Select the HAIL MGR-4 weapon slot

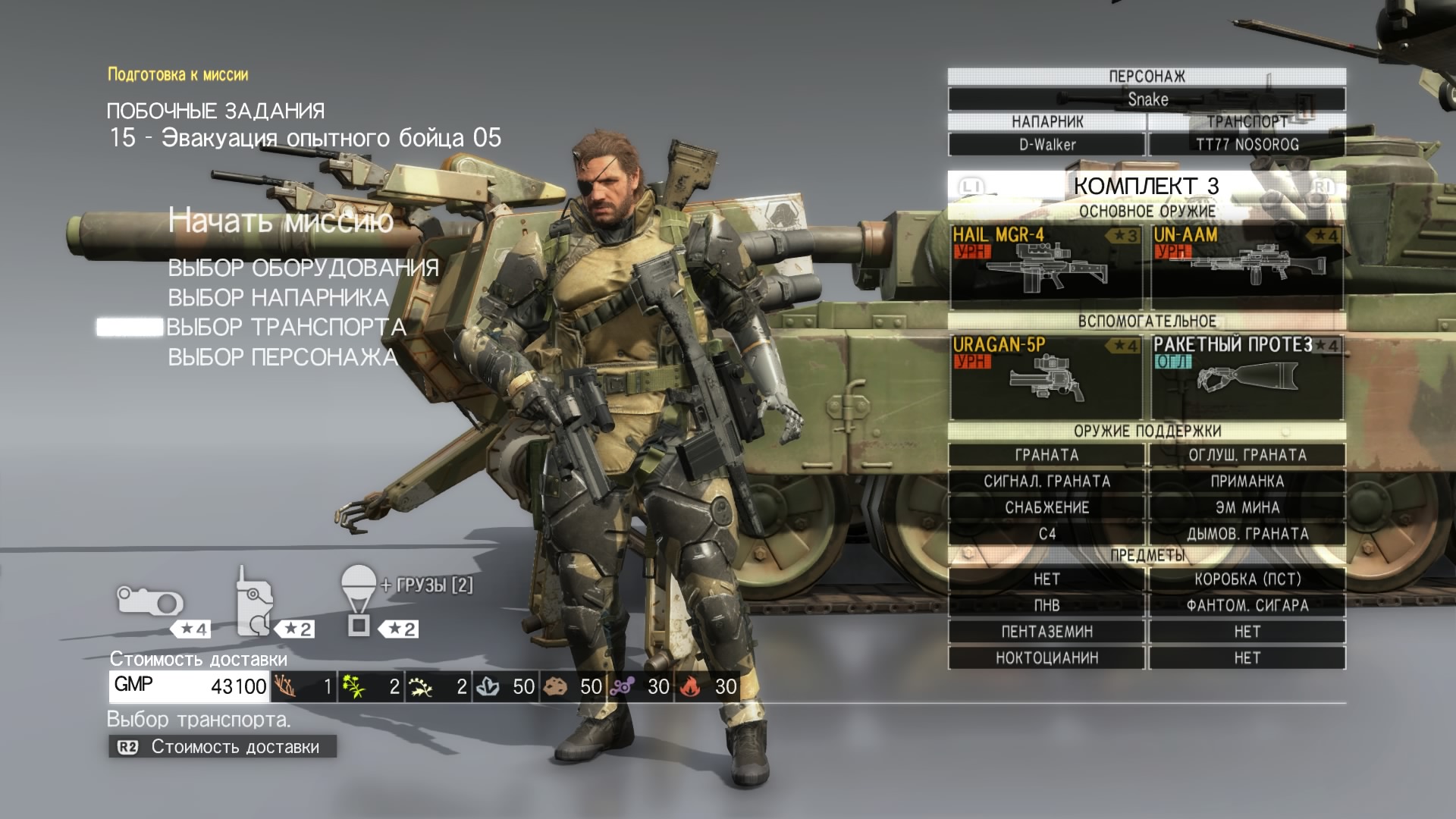pyautogui.click(x=1046, y=266)
